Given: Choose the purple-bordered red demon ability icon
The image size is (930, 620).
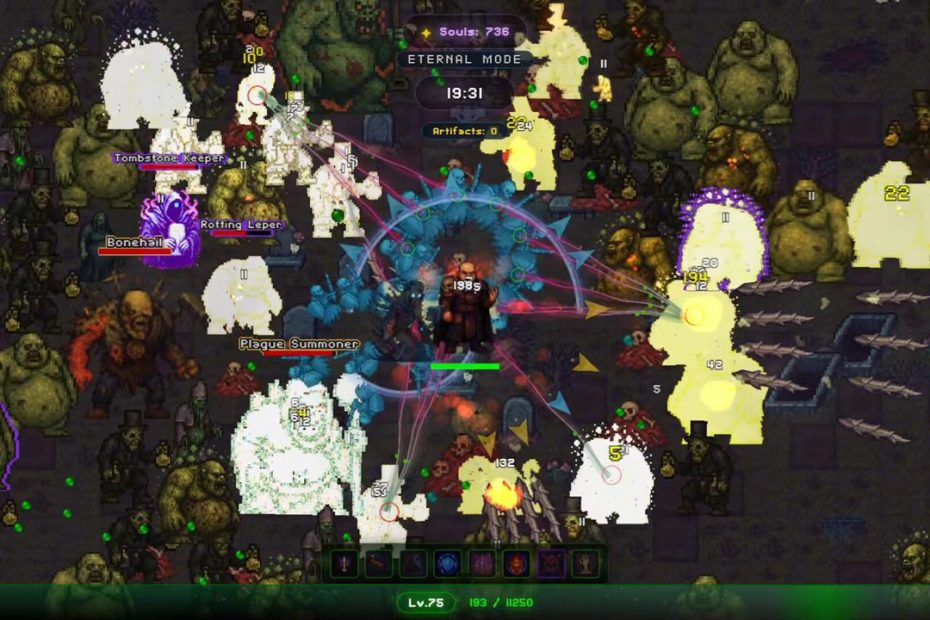Looking at the screenshot, I should pos(551,564).
